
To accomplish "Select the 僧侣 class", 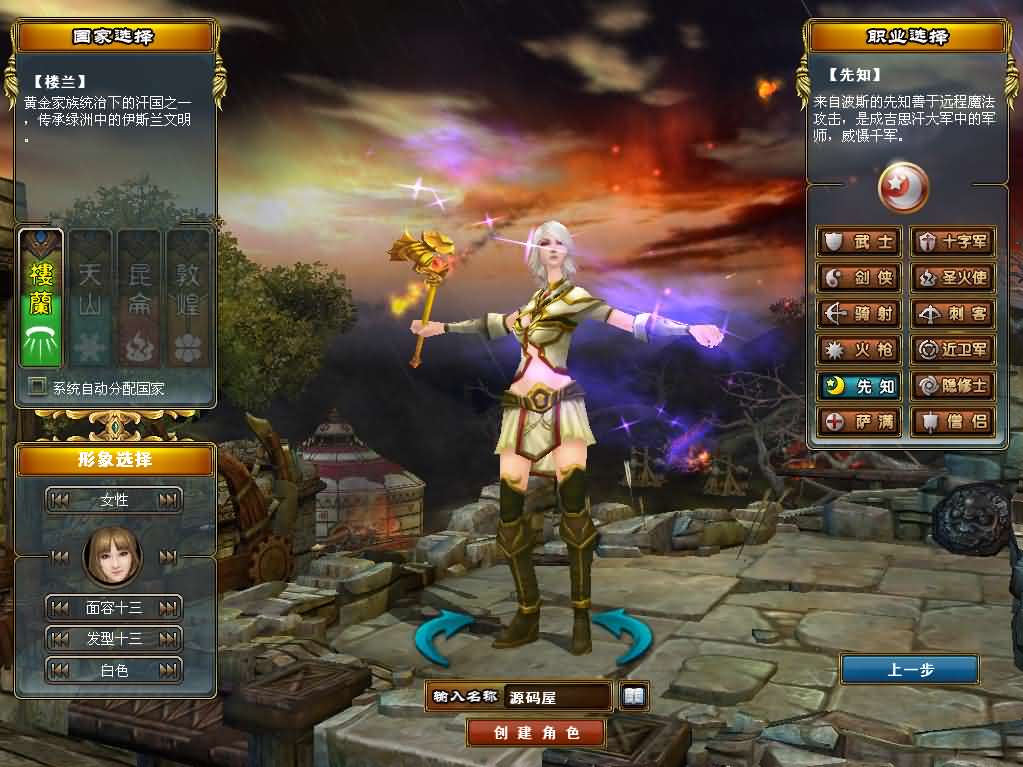I will coord(953,421).
